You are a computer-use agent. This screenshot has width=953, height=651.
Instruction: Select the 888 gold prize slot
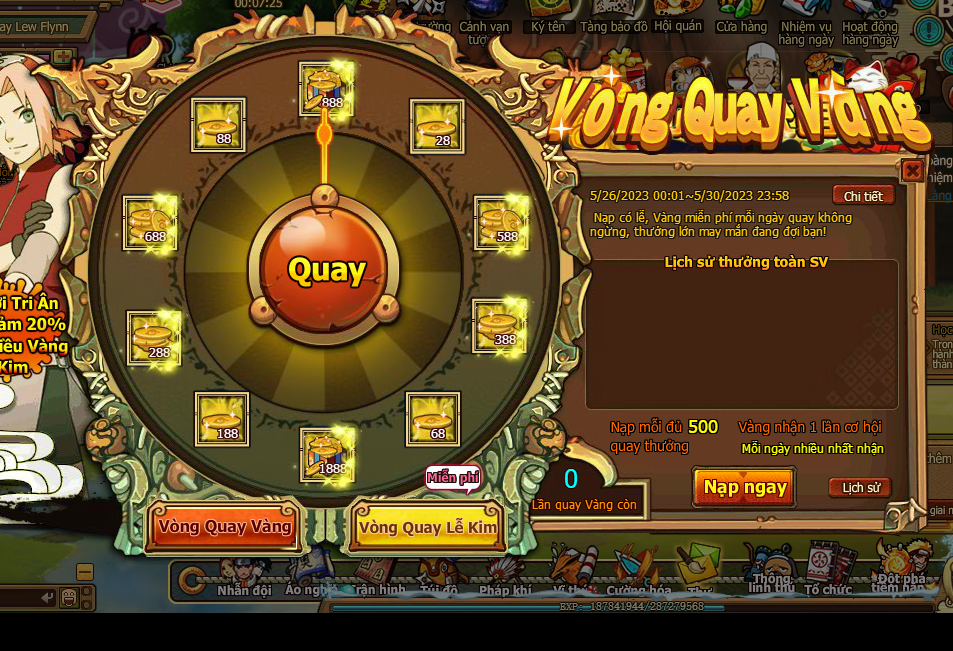[x=327, y=88]
